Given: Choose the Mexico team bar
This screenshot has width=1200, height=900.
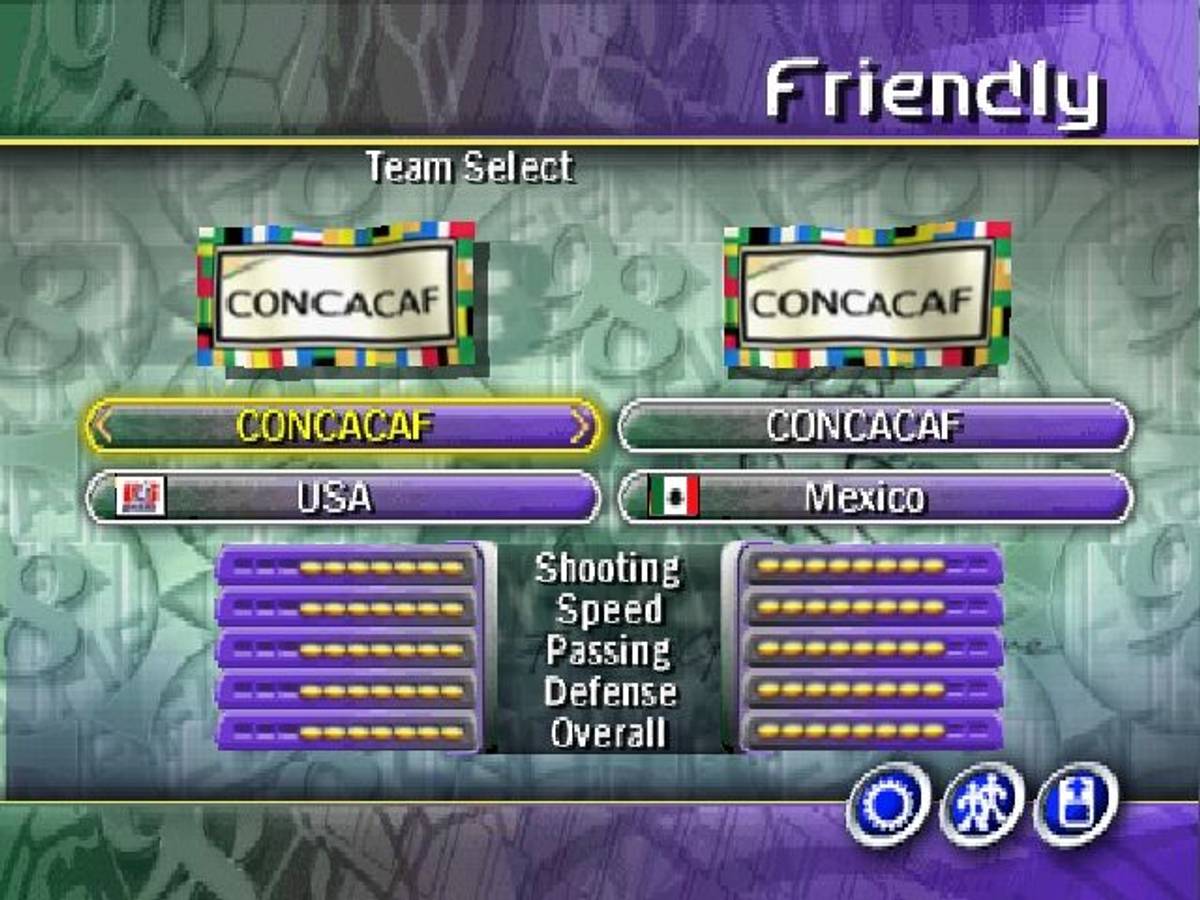Looking at the screenshot, I should click(x=875, y=497).
